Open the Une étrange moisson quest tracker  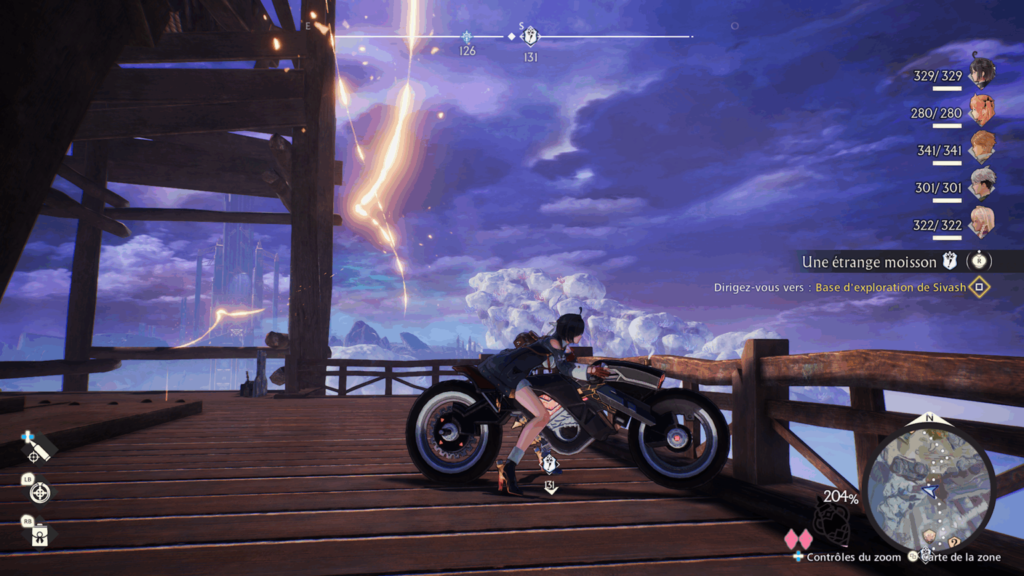coord(869,262)
